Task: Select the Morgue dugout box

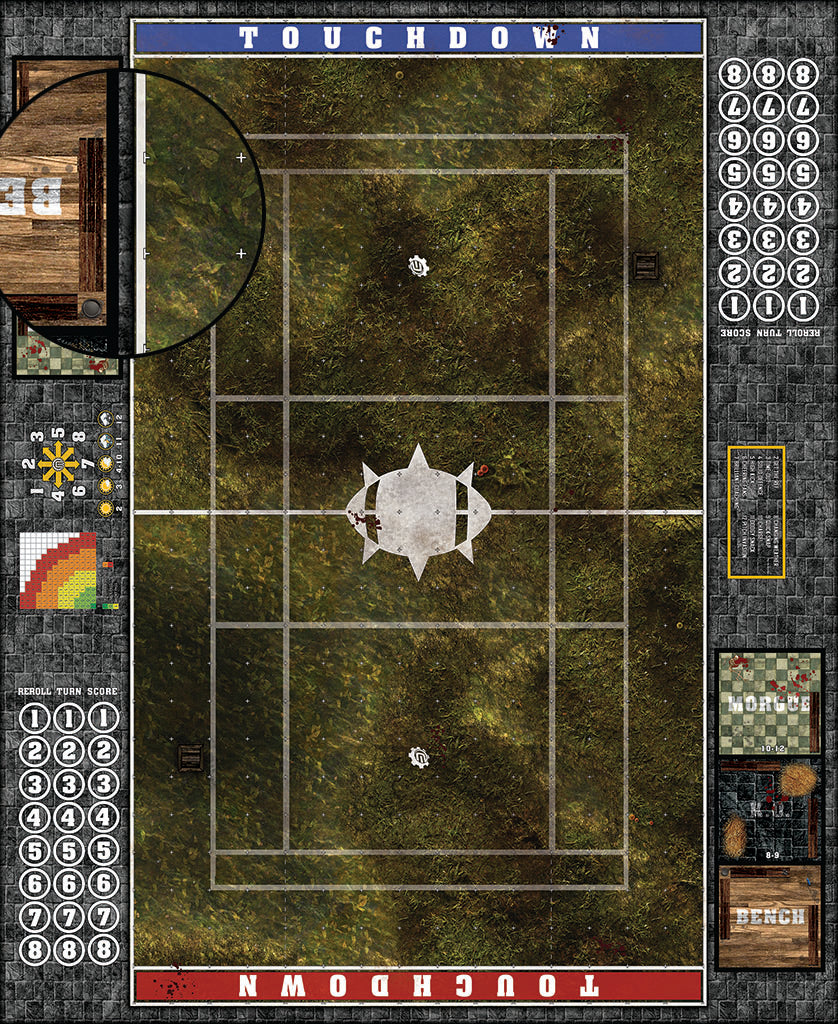Action: pyautogui.click(x=768, y=702)
